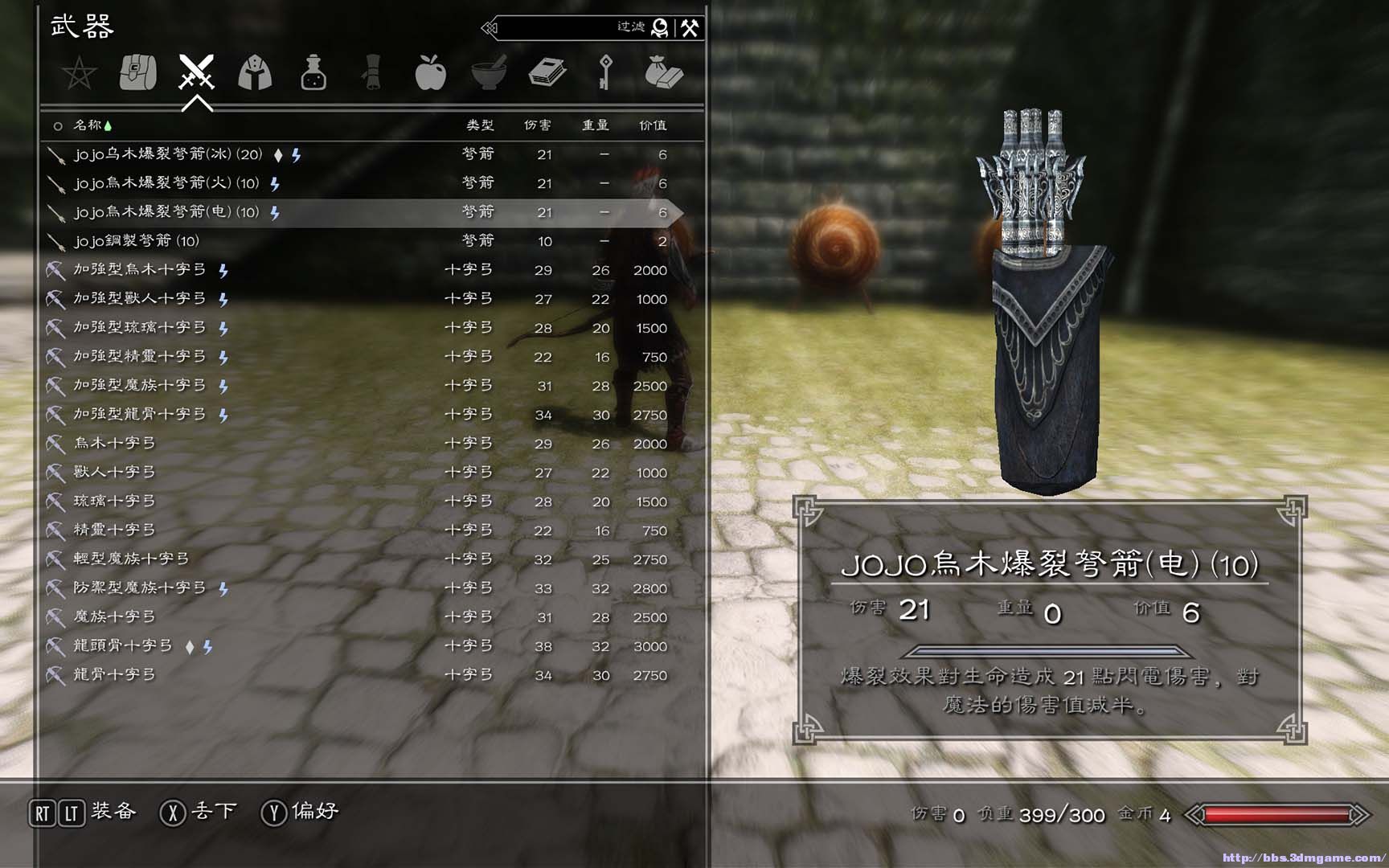Expand sorting on the 重量 column
This screenshot has height=868, width=1389.
coord(595,125)
